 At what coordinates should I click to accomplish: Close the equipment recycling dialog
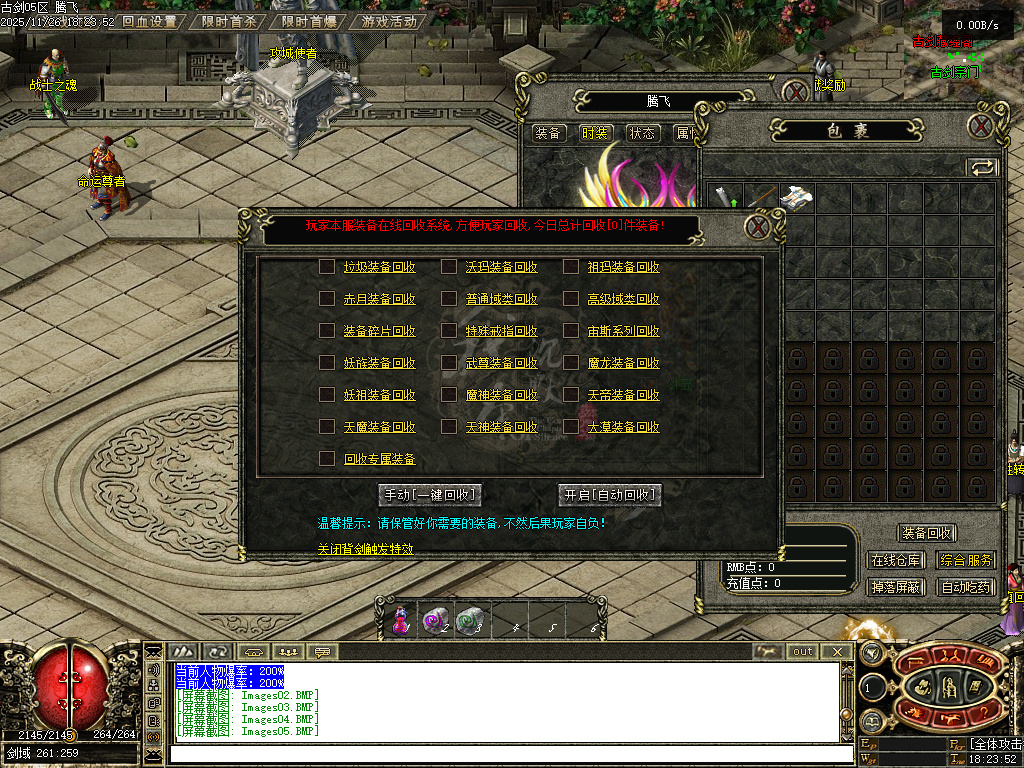coord(757,227)
